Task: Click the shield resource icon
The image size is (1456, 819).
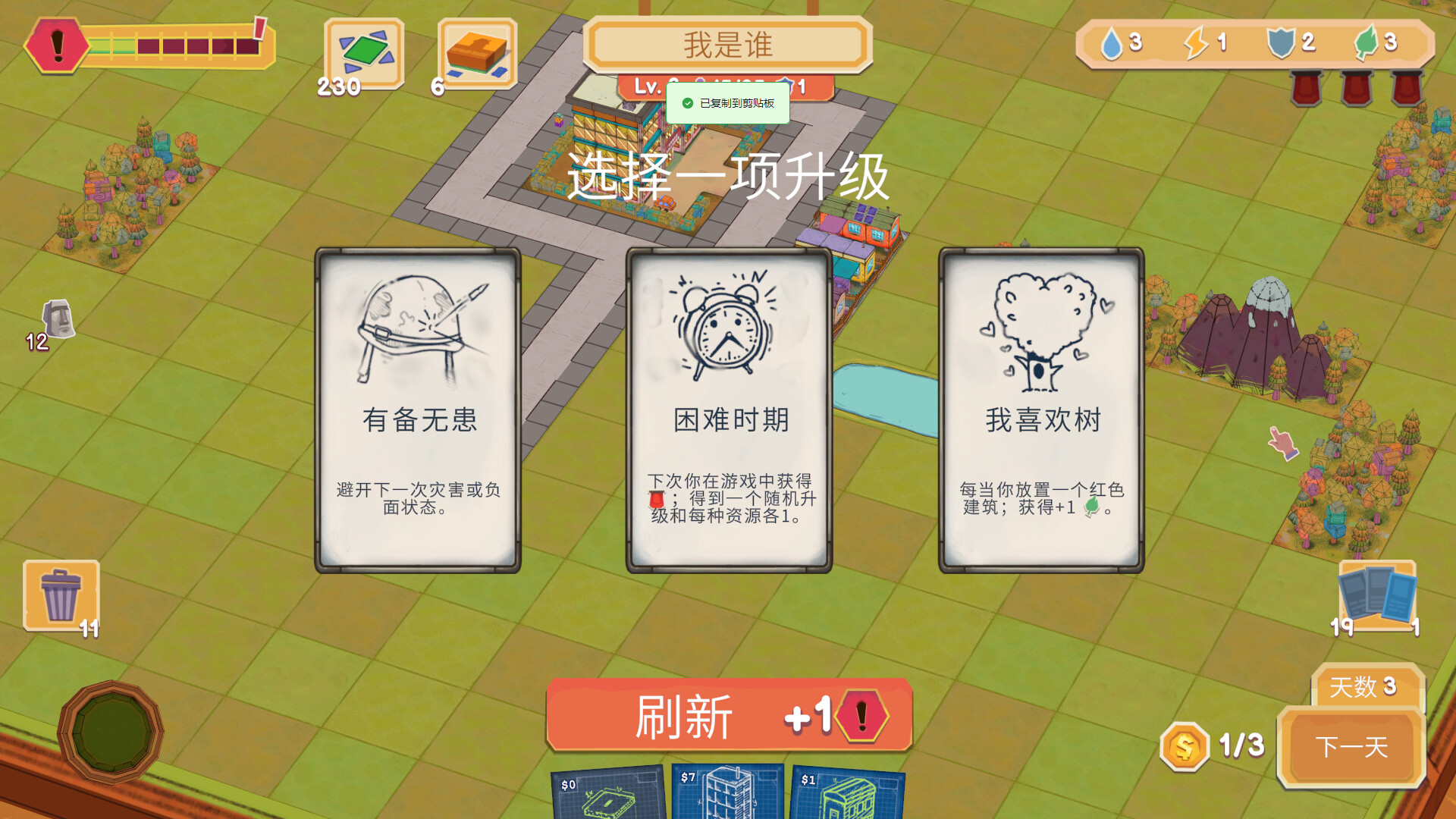Action: [1282, 44]
